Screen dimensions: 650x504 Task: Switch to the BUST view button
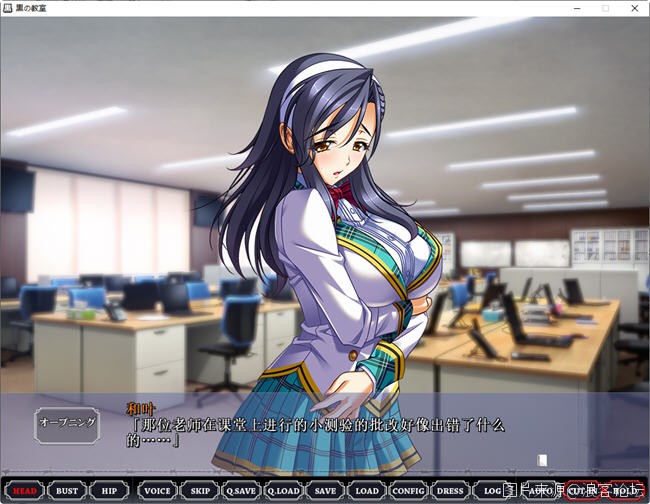tap(67, 491)
